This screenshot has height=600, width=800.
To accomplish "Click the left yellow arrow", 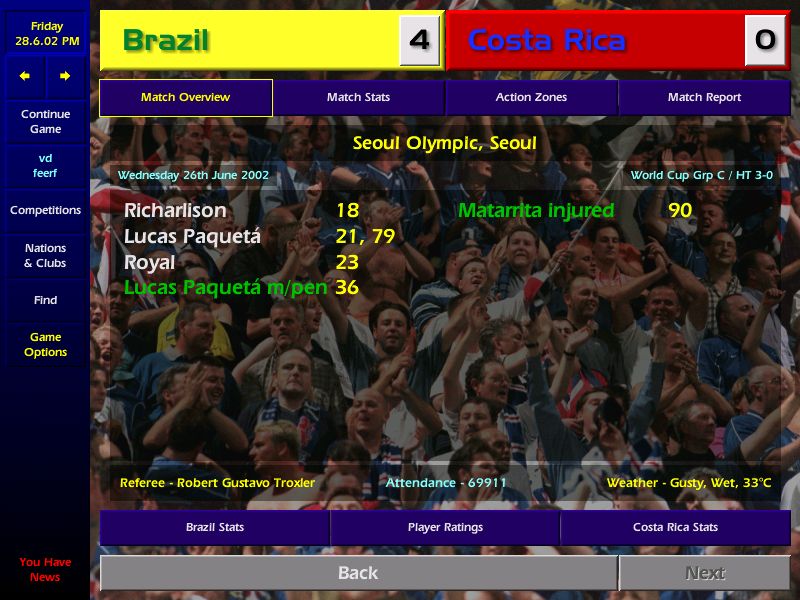I will 25,76.
